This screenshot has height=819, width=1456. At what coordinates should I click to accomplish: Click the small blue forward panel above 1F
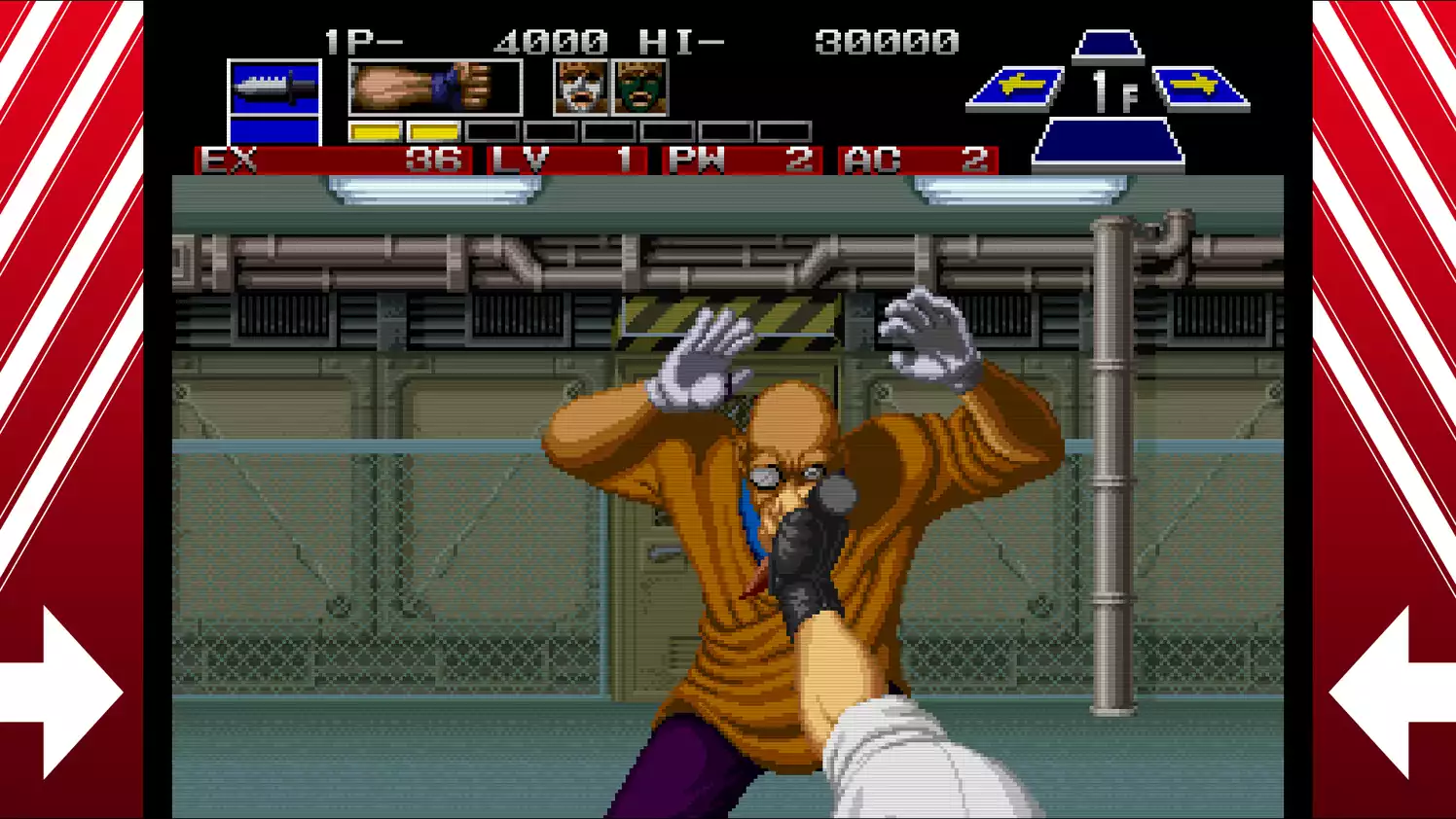[1108, 46]
